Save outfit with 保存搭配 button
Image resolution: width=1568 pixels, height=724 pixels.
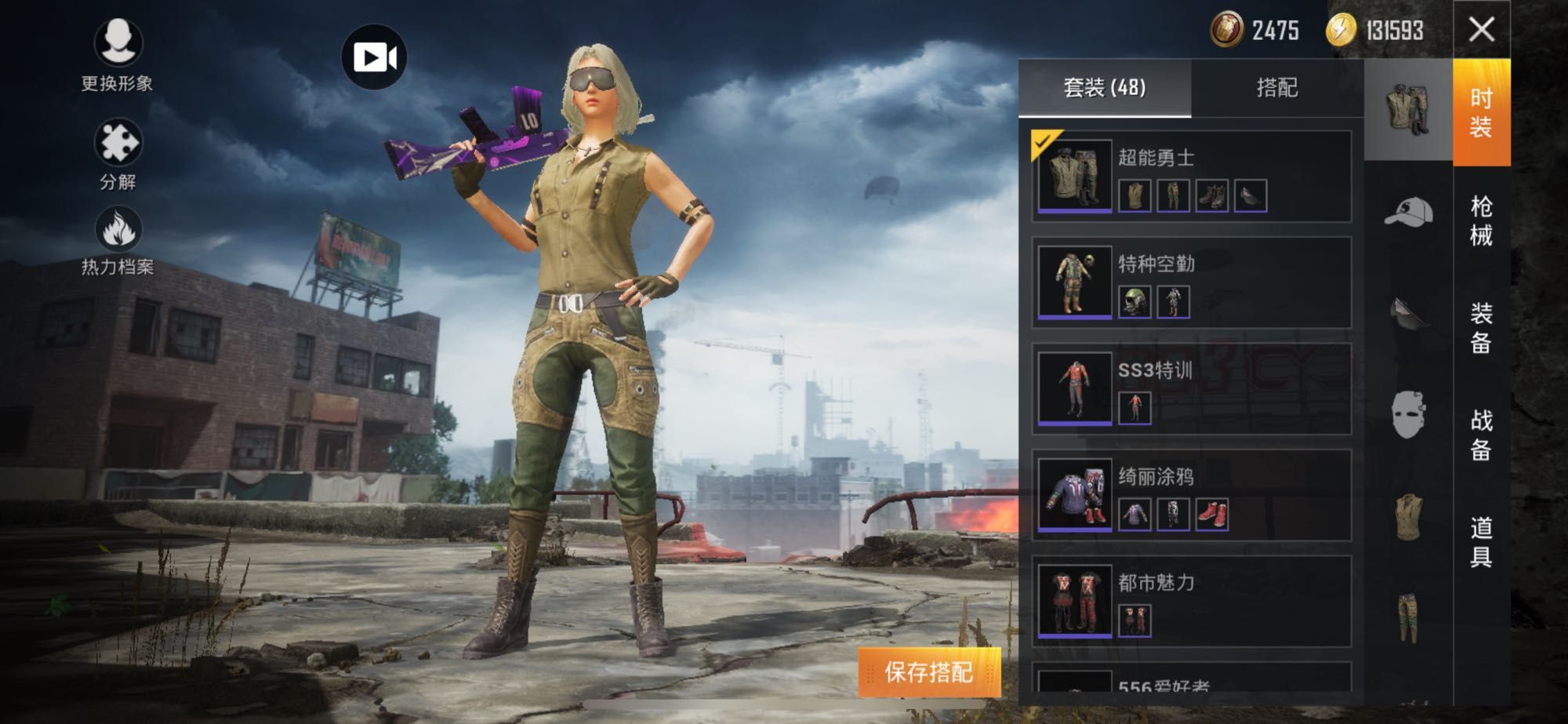coord(929,672)
